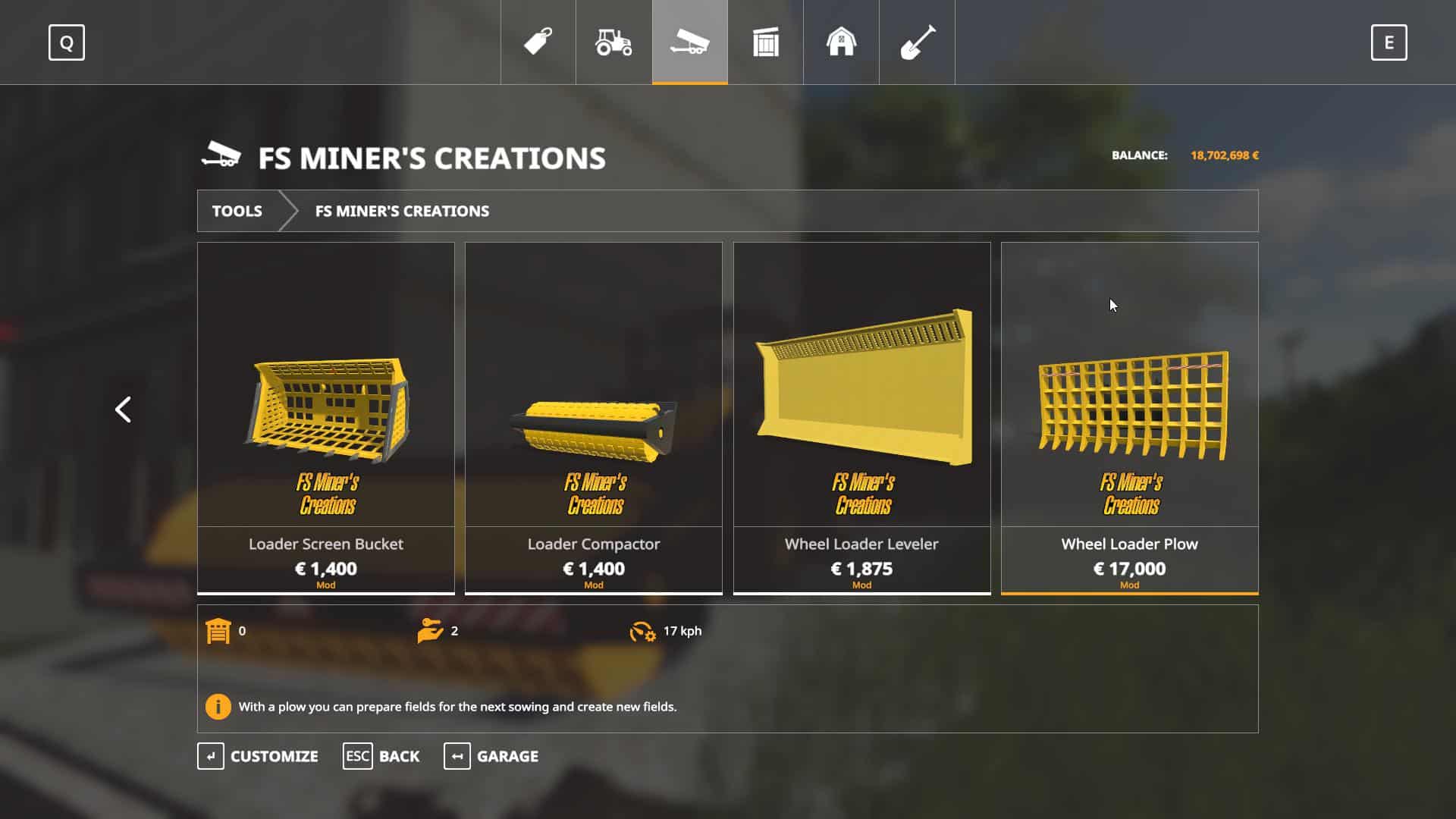The image size is (1456, 819).
Task: Go back with the BACK button
Action: (x=381, y=756)
